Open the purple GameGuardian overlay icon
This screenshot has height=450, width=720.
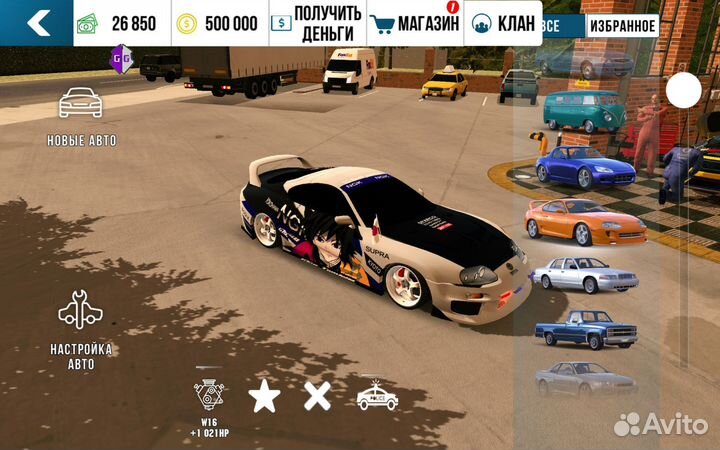pos(122,57)
